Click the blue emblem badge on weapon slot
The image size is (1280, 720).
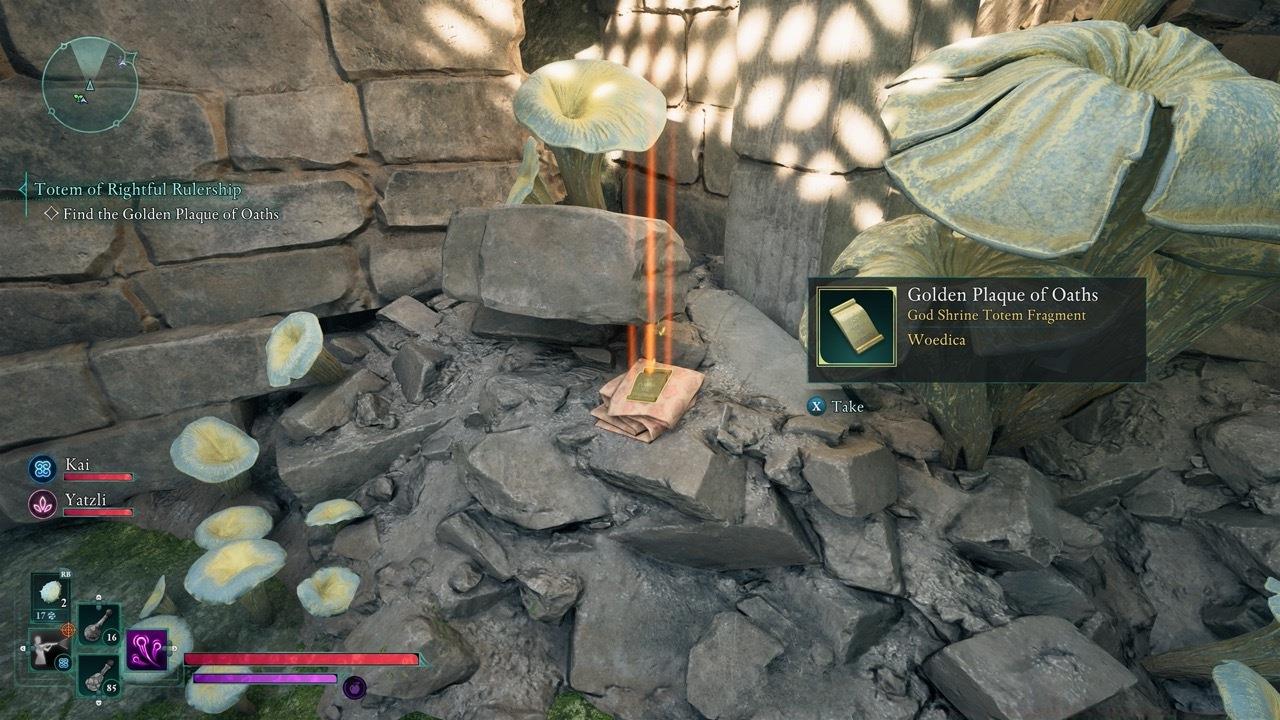tap(63, 662)
